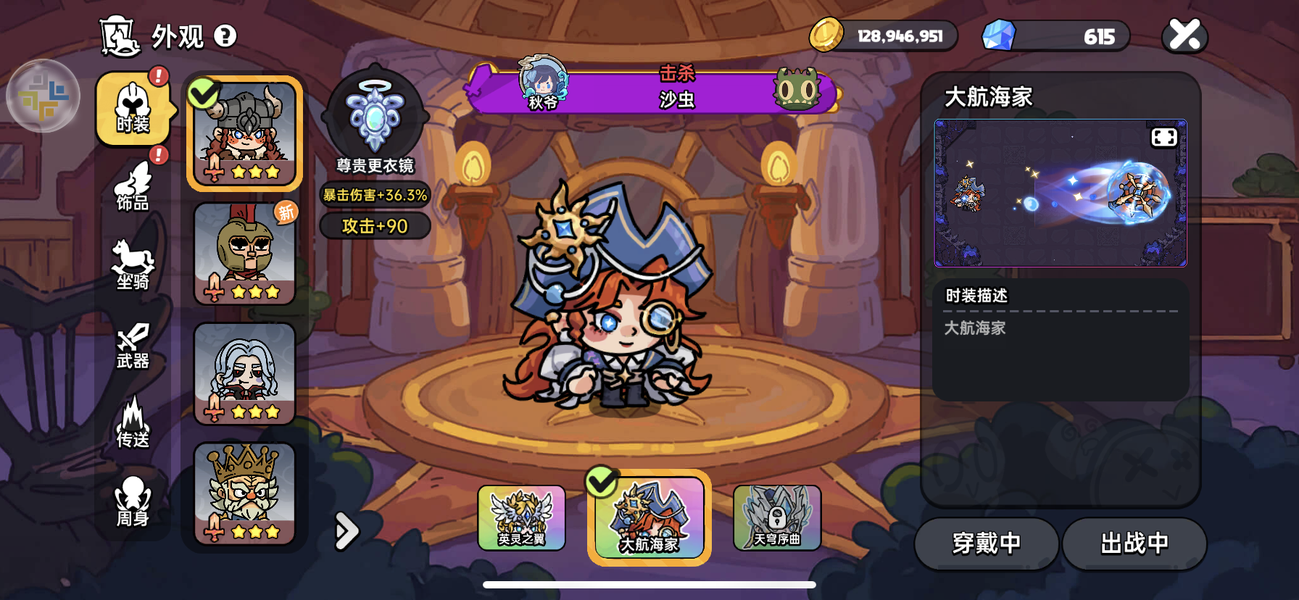Select the silver-haired character costume
The image size is (1299, 600).
coord(245,373)
